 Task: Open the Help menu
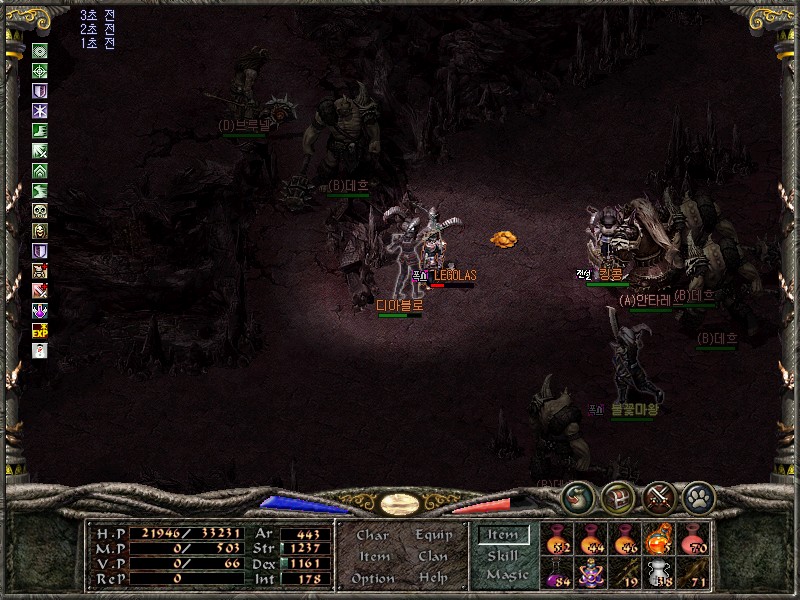pos(432,578)
